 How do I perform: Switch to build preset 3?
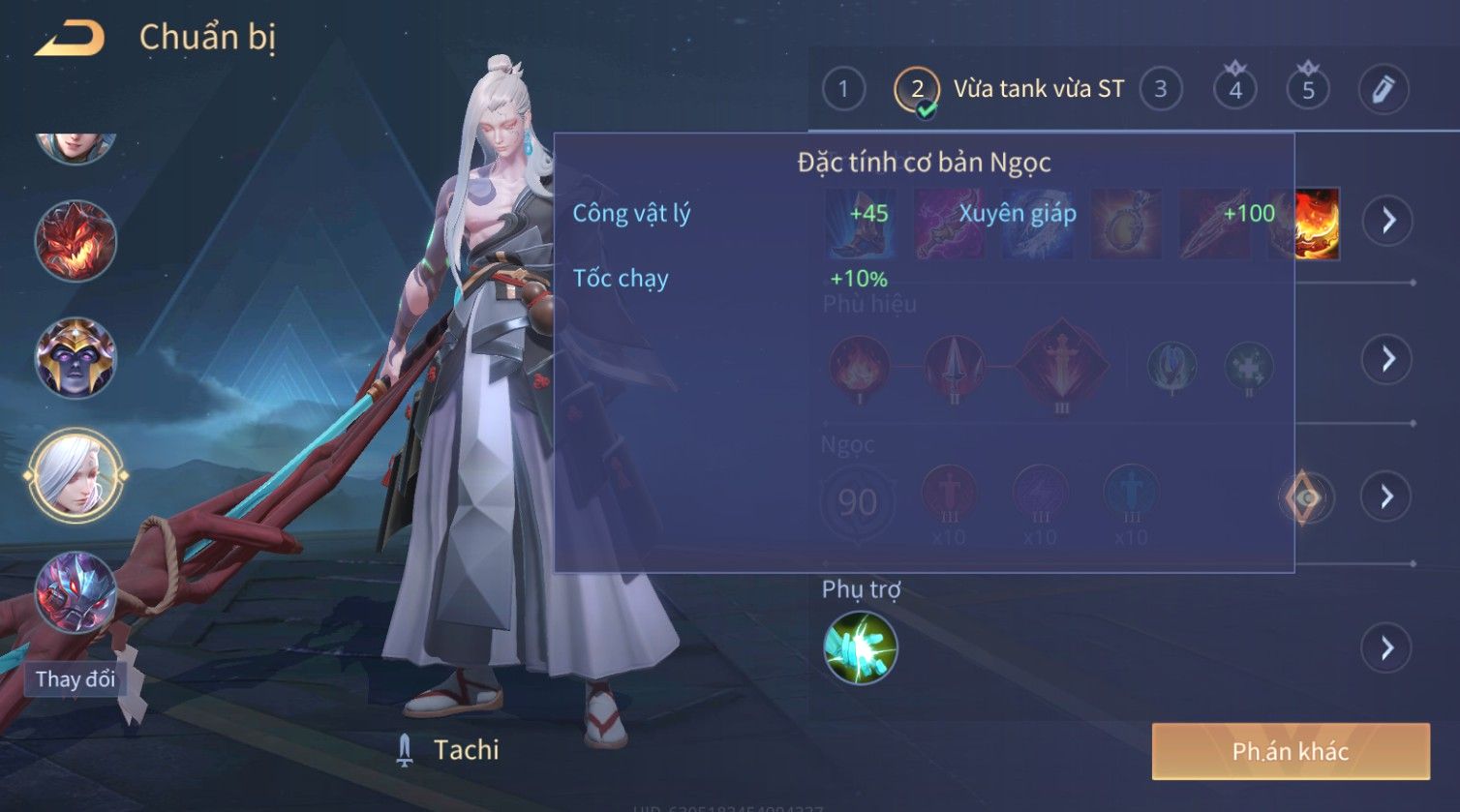(1160, 90)
